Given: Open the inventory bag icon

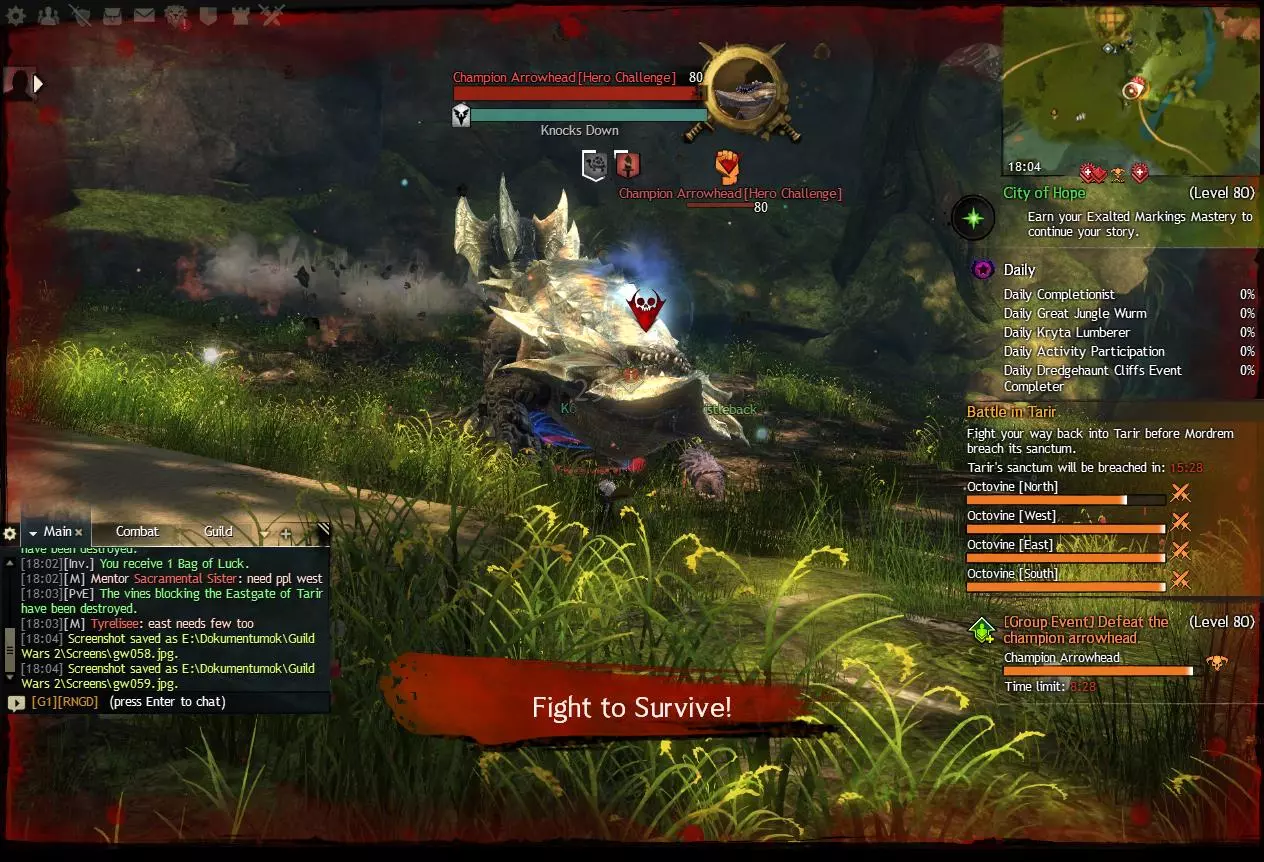Looking at the screenshot, I should 112,15.
